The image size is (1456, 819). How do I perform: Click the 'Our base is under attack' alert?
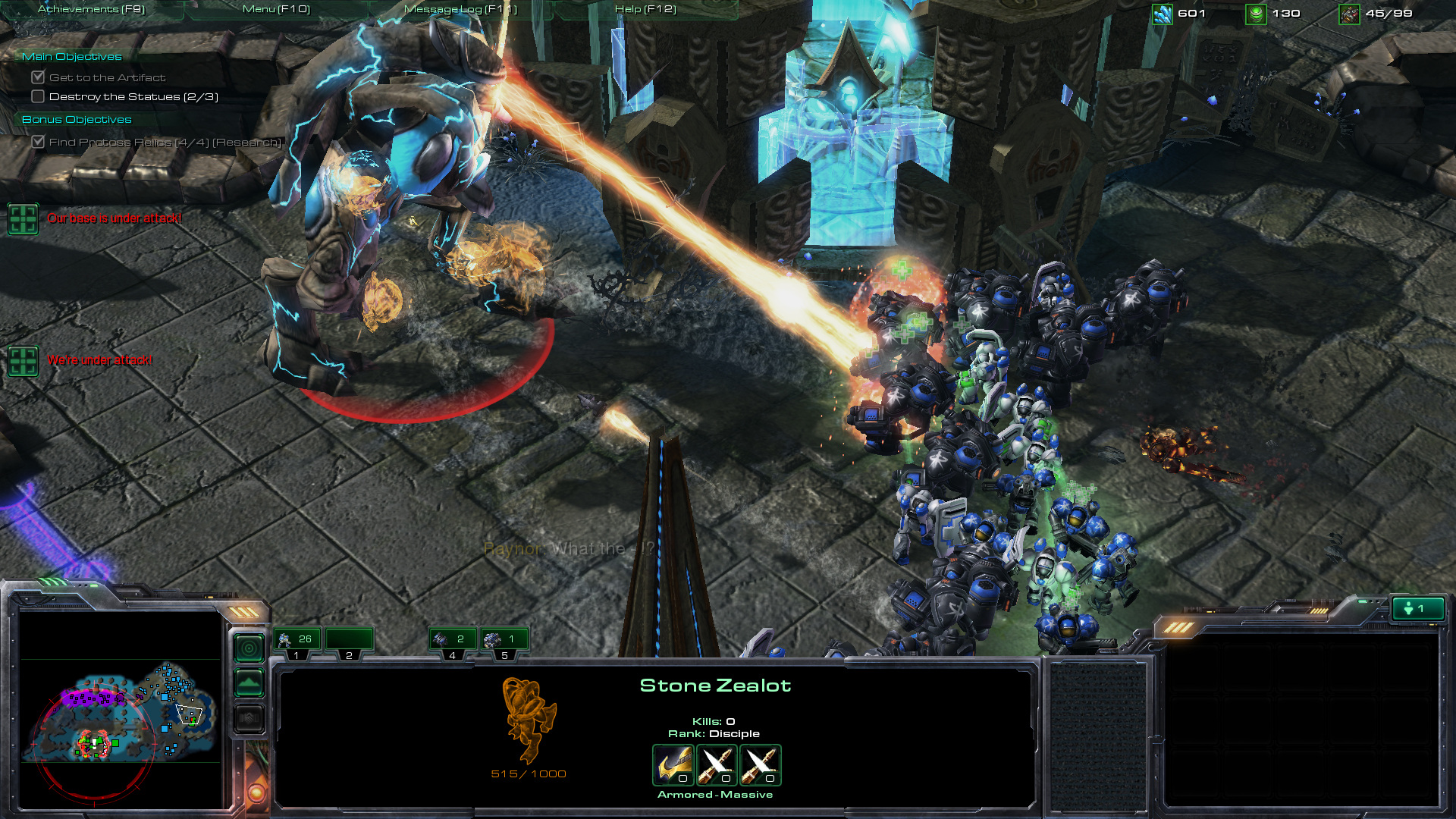24,220
